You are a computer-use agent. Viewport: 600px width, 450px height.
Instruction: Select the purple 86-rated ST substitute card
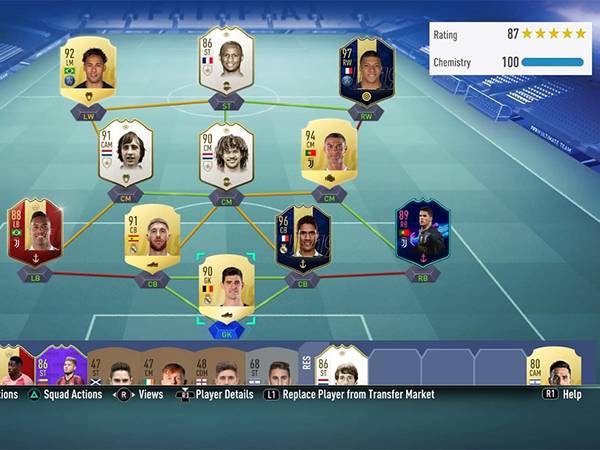pos(62,365)
